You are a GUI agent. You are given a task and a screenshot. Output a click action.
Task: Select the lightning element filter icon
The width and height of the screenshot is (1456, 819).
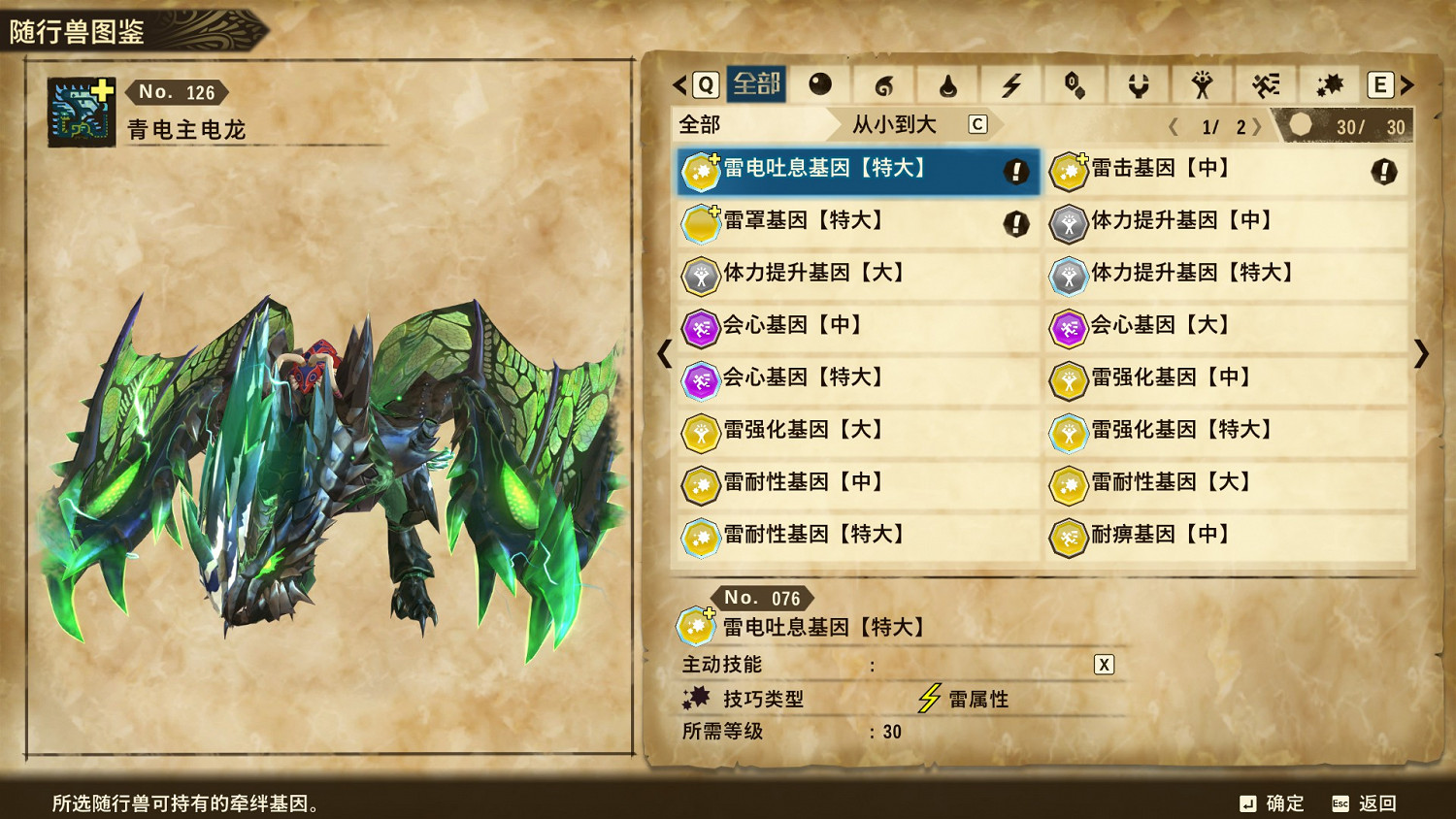[x=1012, y=84]
